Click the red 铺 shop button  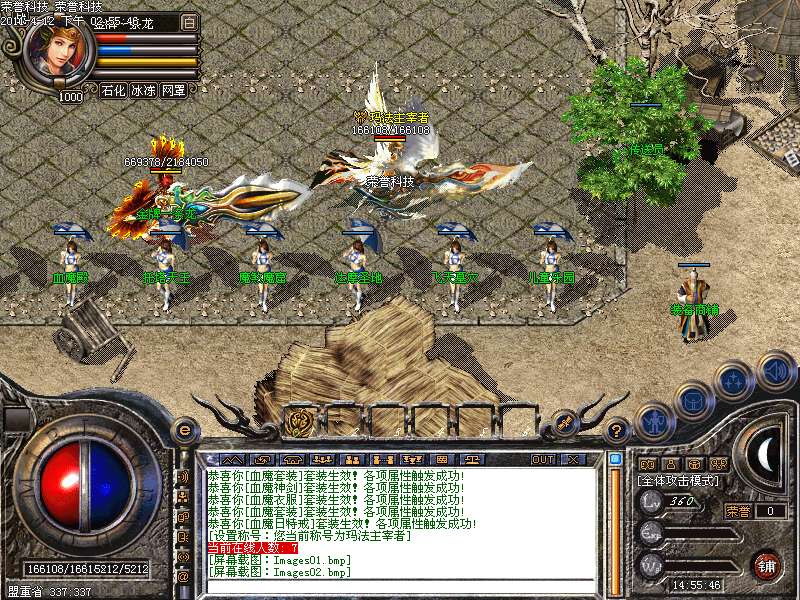pyautogui.click(x=767, y=565)
